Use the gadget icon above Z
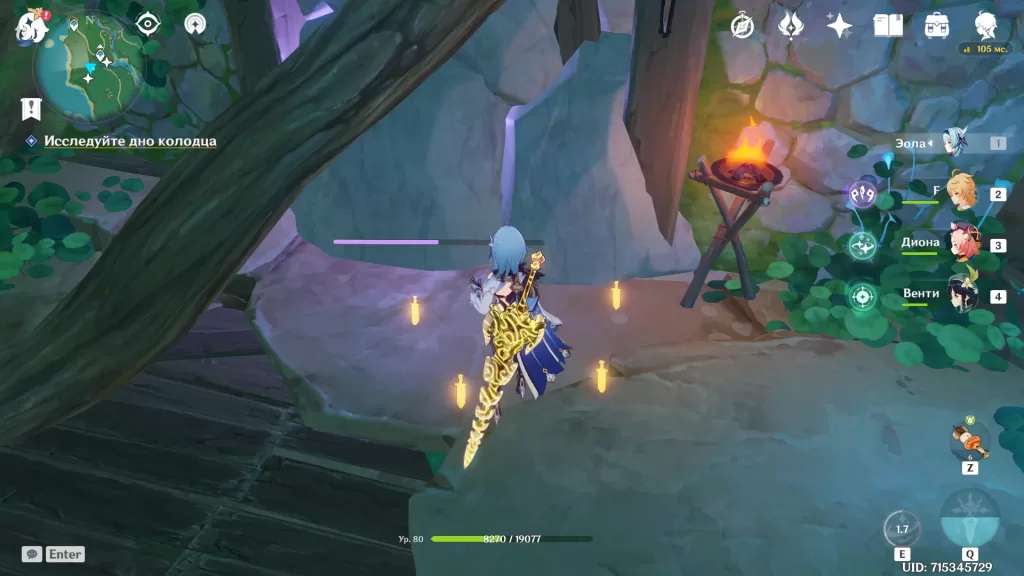Image resolution: width=1024 pixels, height=576 pixels. pyautogui.click(x=969, y=438)
